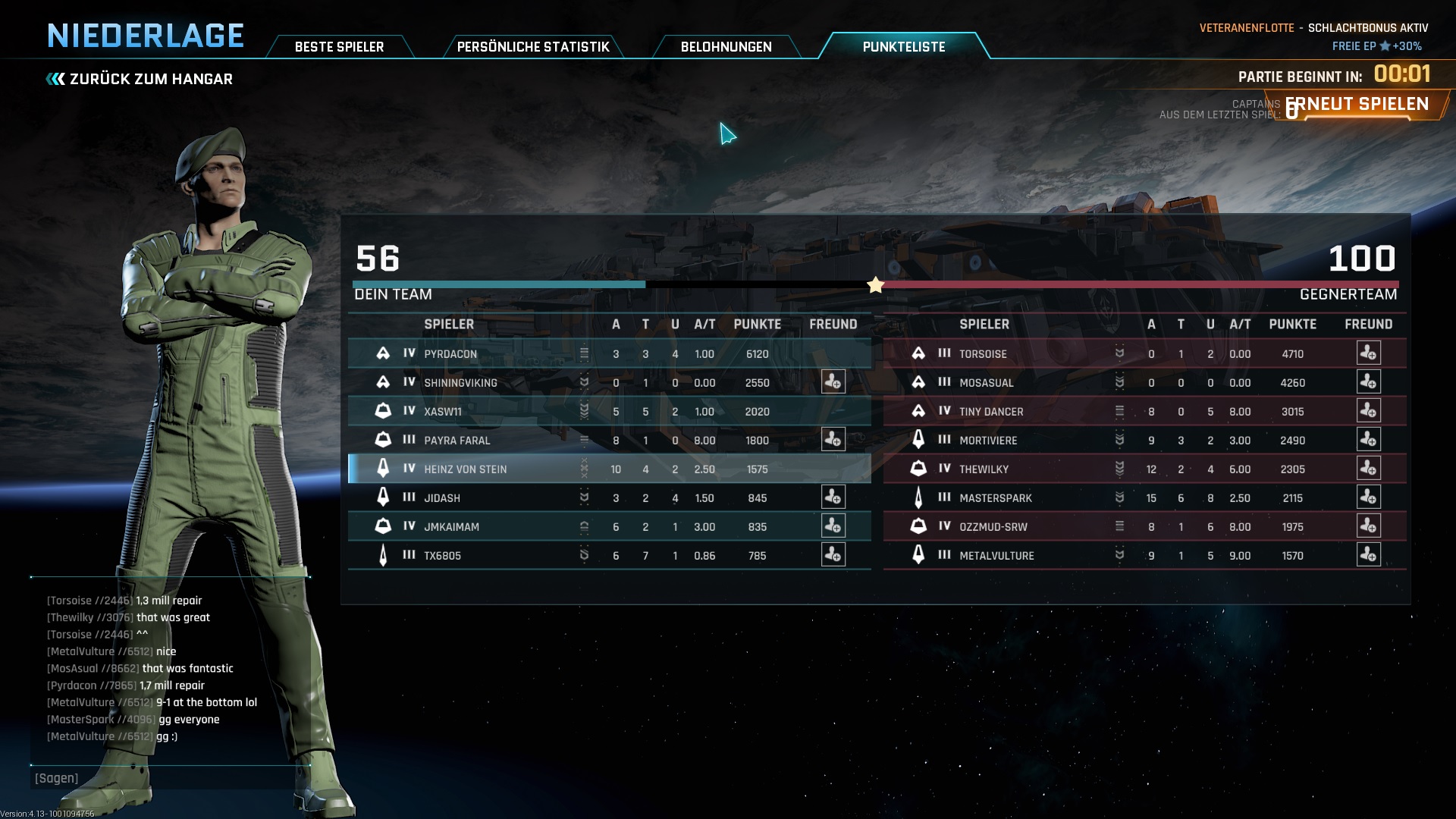Screen dimensions: 1456x819
Task: Show the Belohnungen tab
Action: pos(726,47)
